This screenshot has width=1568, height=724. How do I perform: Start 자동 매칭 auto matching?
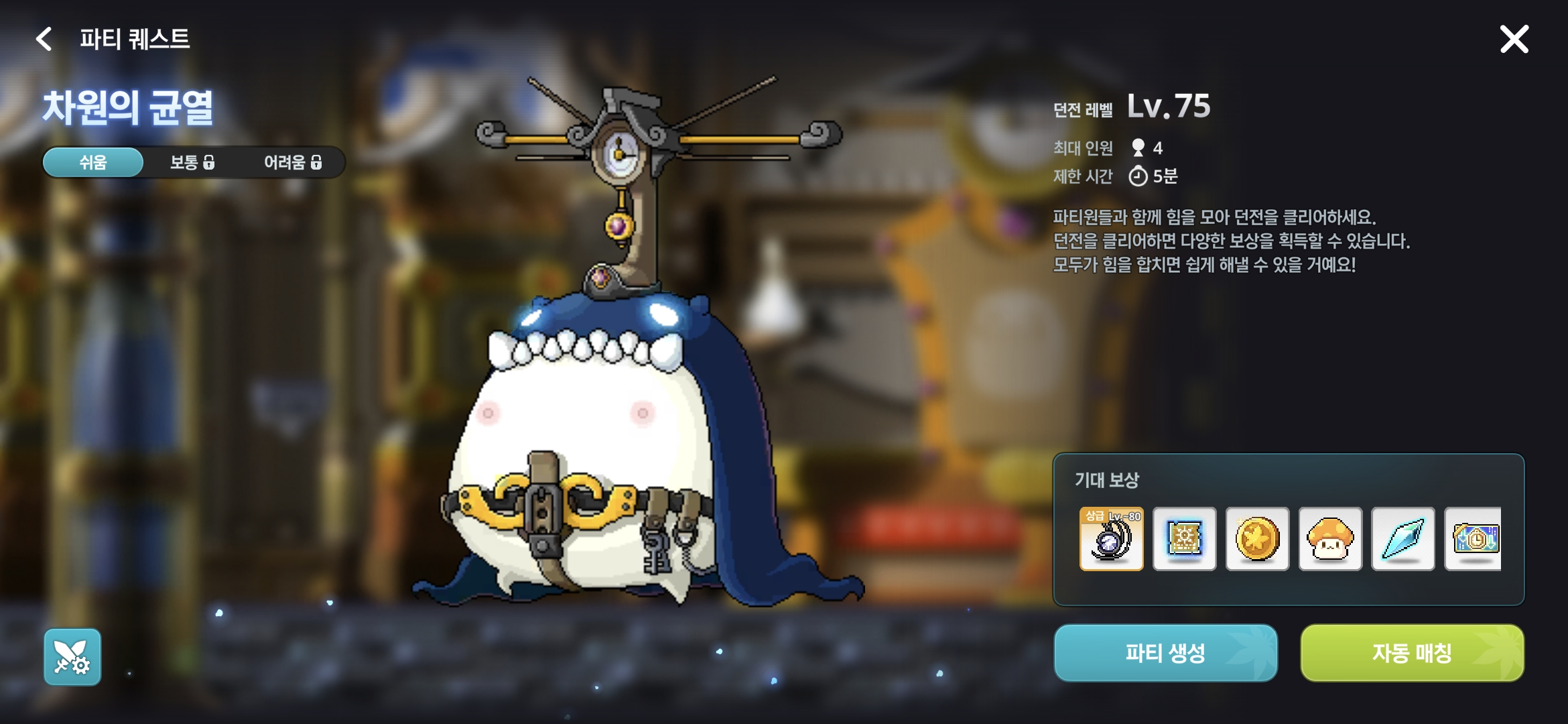click(1412, 653)
